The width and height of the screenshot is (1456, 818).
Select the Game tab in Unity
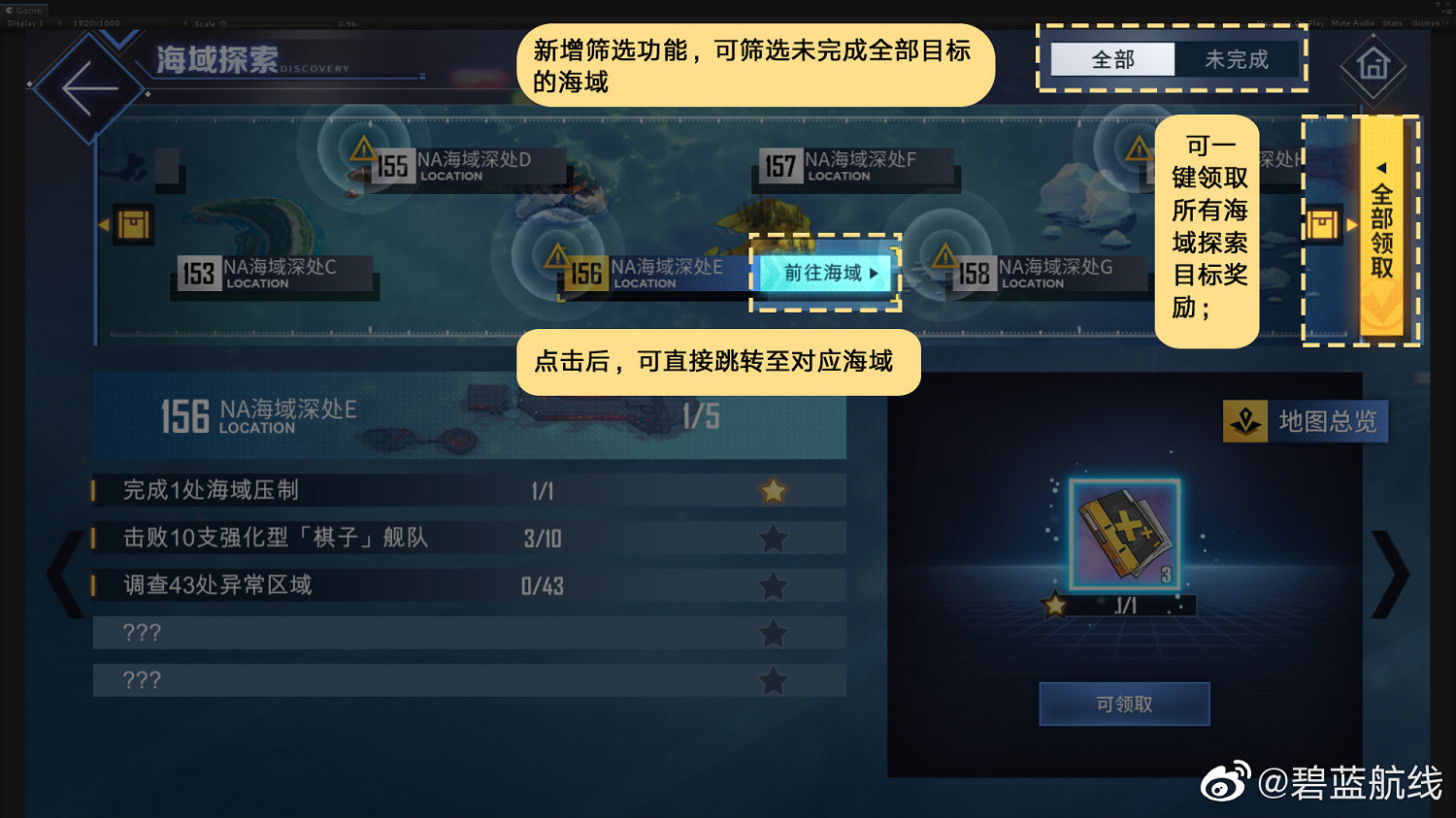24,9
